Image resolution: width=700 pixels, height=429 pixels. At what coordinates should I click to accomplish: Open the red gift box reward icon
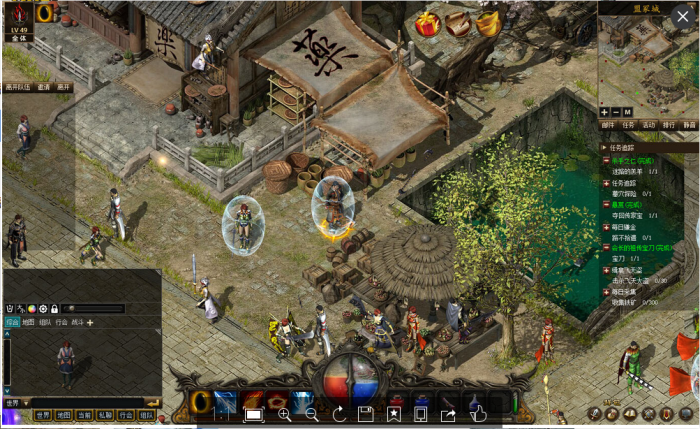click(427, 22)
